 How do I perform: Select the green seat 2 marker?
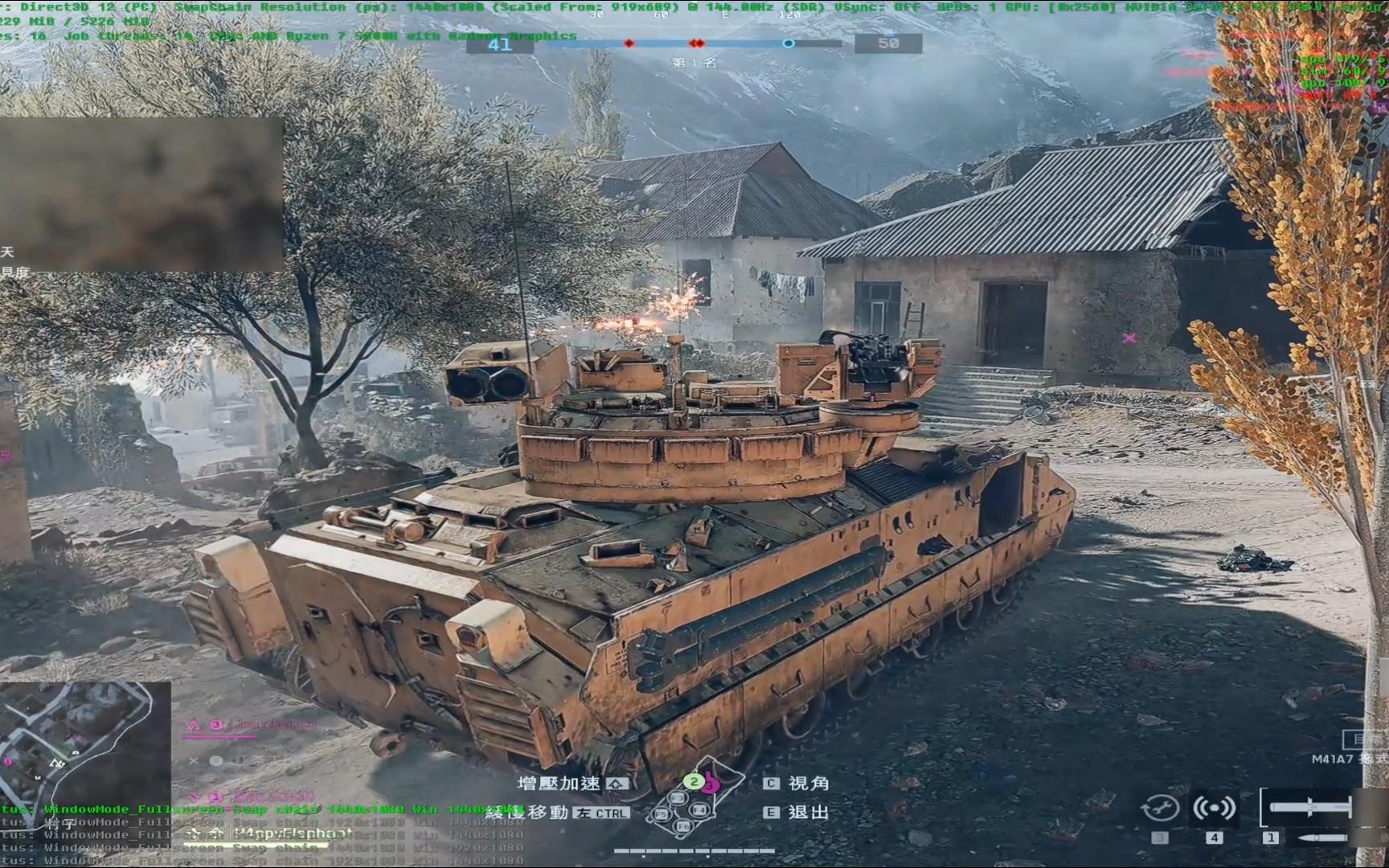[x=693, y=781]
